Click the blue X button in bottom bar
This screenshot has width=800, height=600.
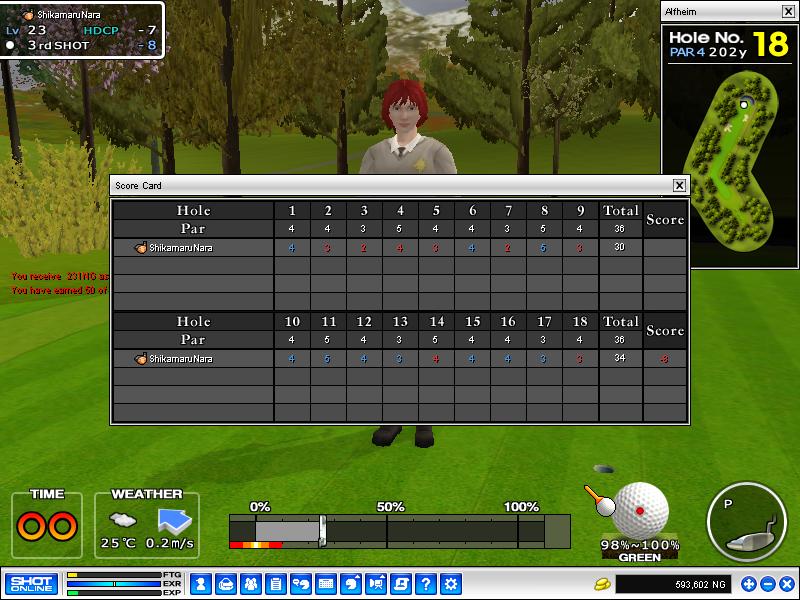pos(786,584)
